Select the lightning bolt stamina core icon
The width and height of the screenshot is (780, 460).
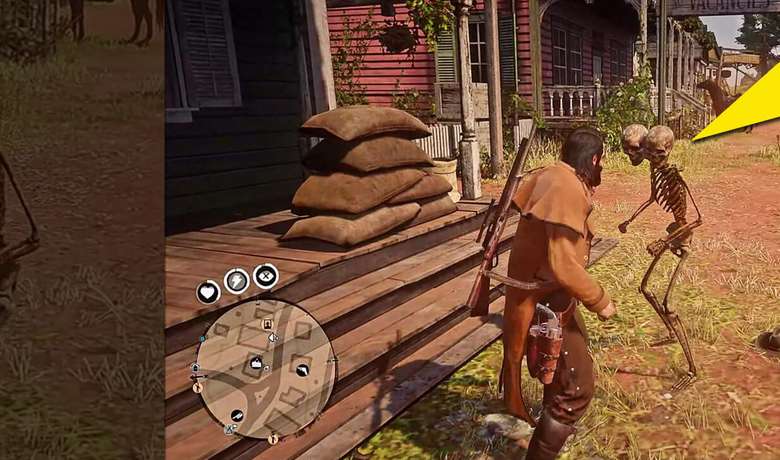[237, 281]
